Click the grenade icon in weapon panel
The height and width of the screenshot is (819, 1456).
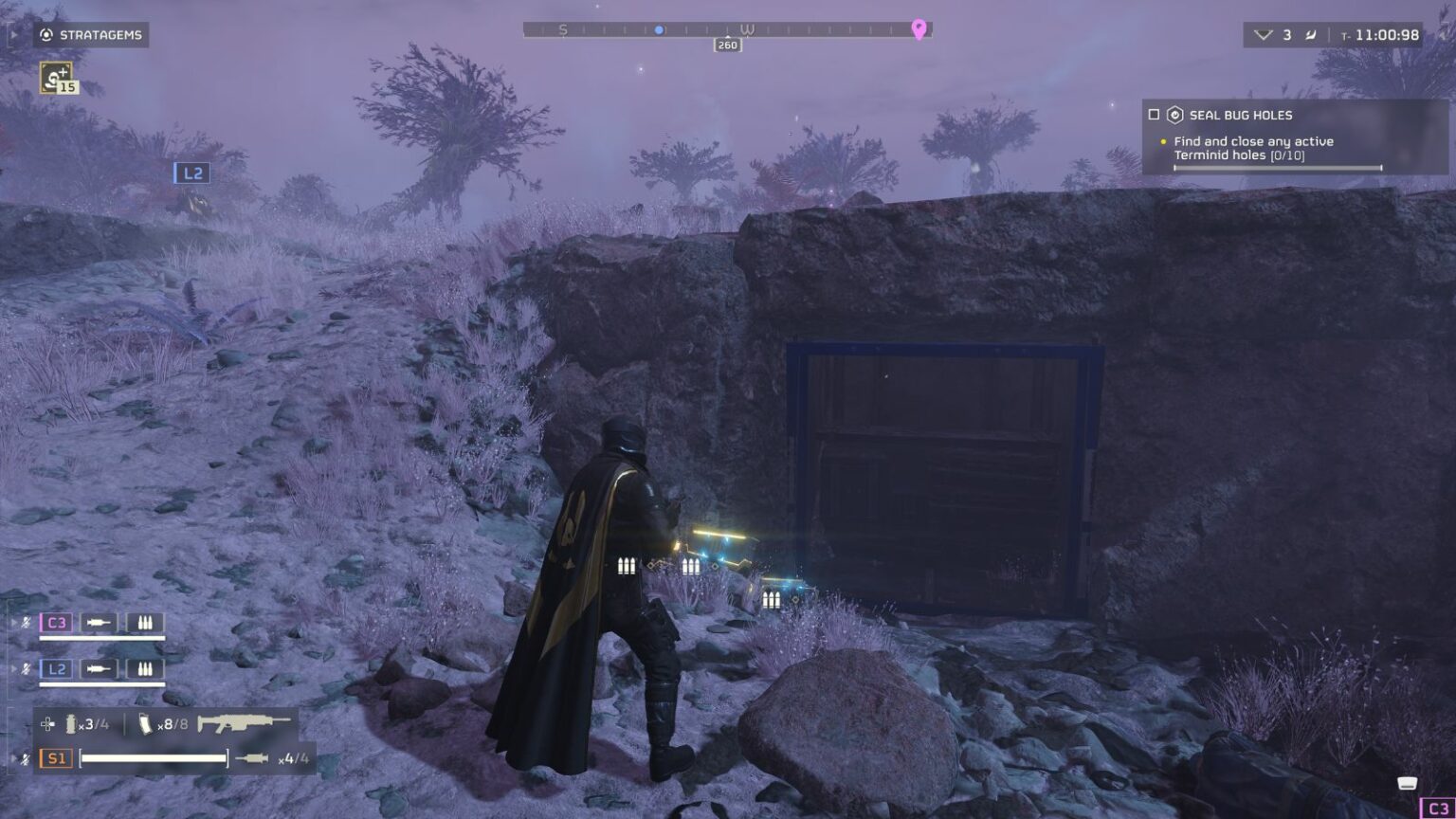click(x=71, y=724)
